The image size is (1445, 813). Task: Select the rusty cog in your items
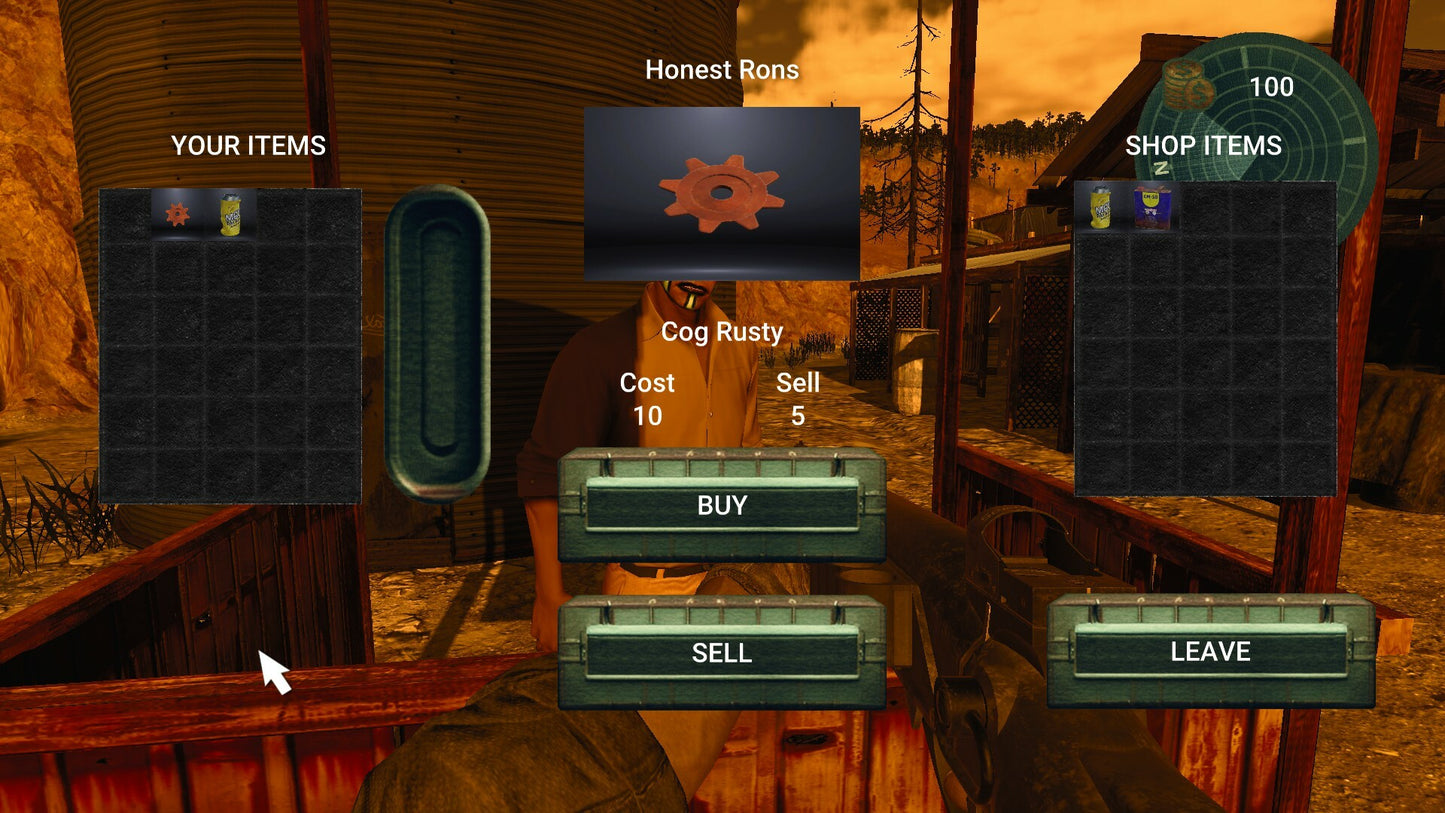coord(177,213)
